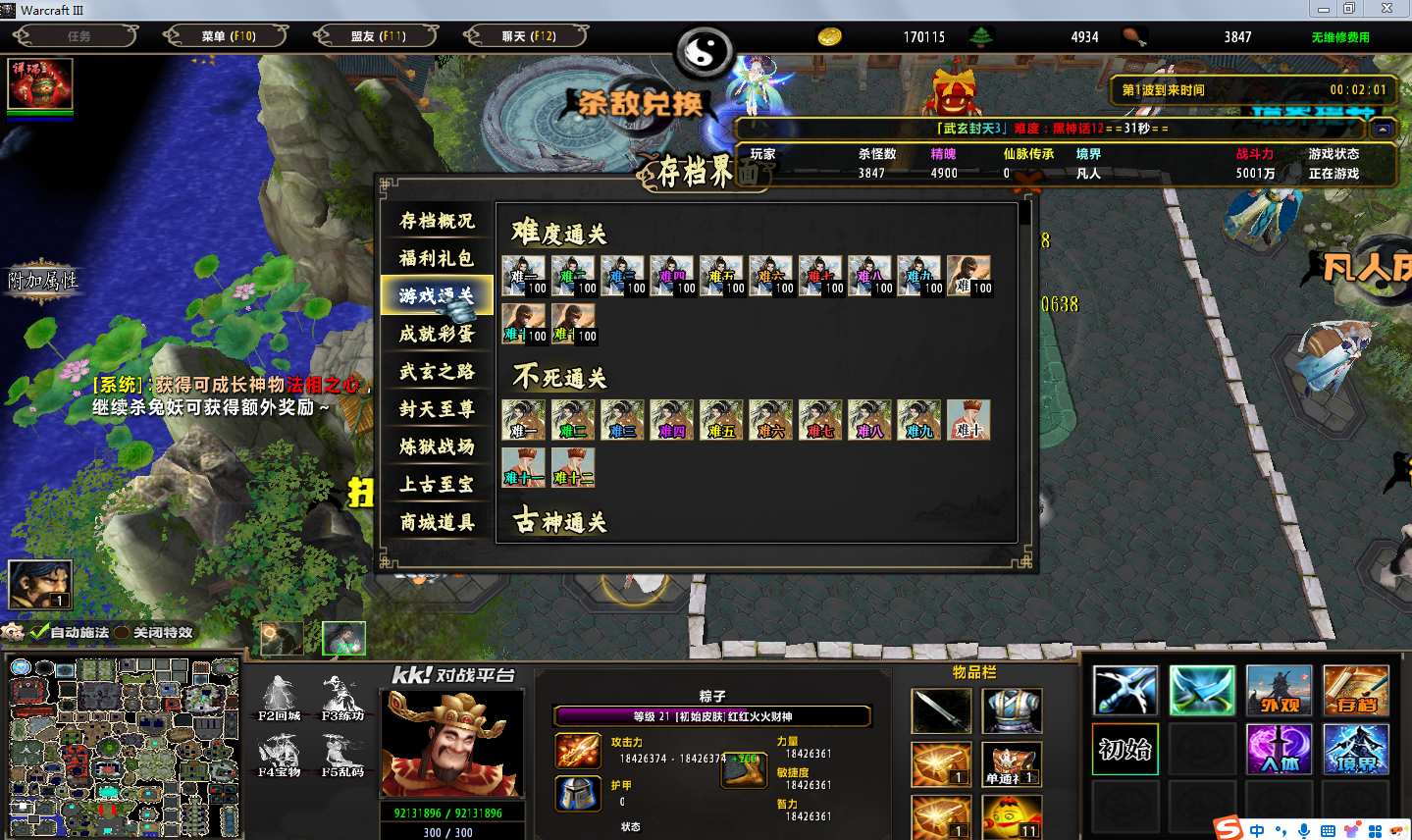The image size is (1412, 840).
Task: Open the 福利礼包 tab
Action: point(437,258)
